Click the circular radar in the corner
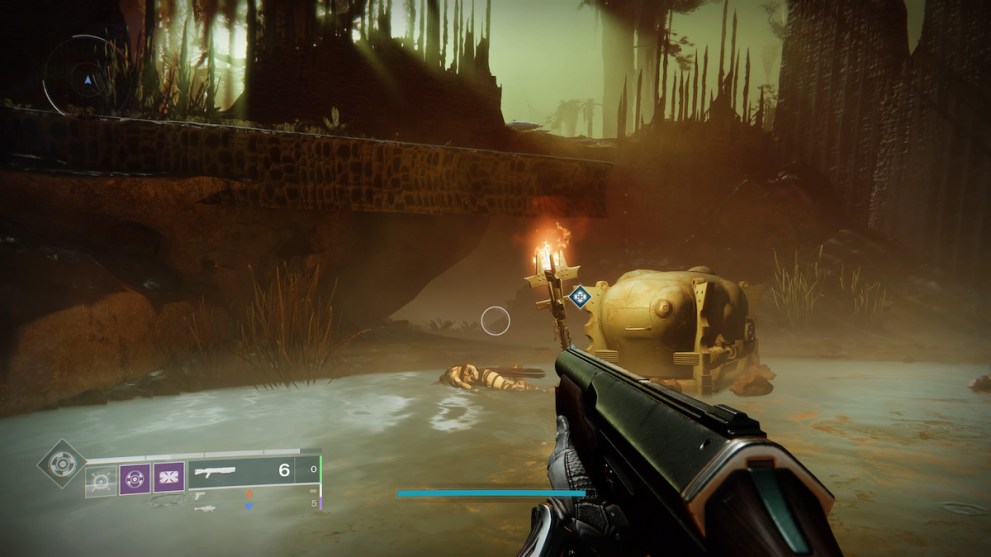The height and width of the screenshot is (557, 991). click(82, 74)
